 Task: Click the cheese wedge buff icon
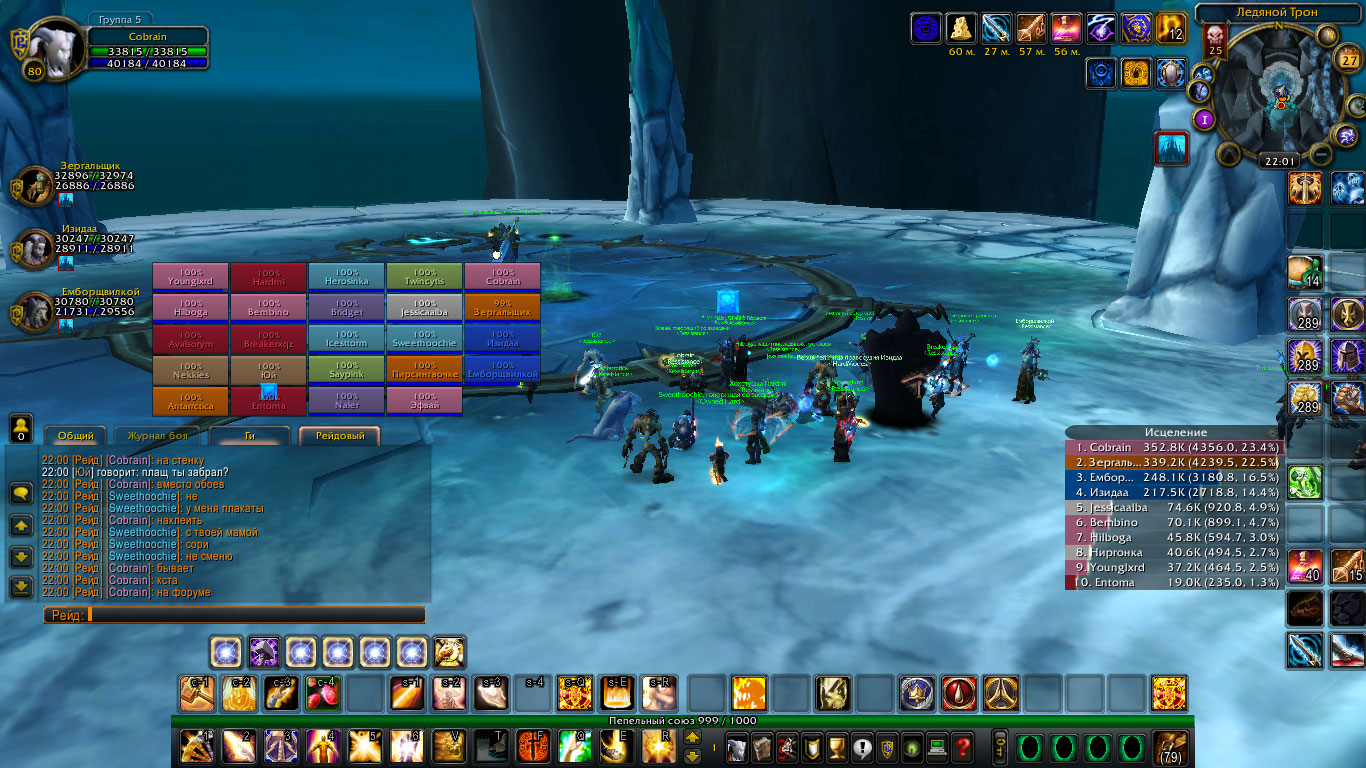click(x=962, y=28)
